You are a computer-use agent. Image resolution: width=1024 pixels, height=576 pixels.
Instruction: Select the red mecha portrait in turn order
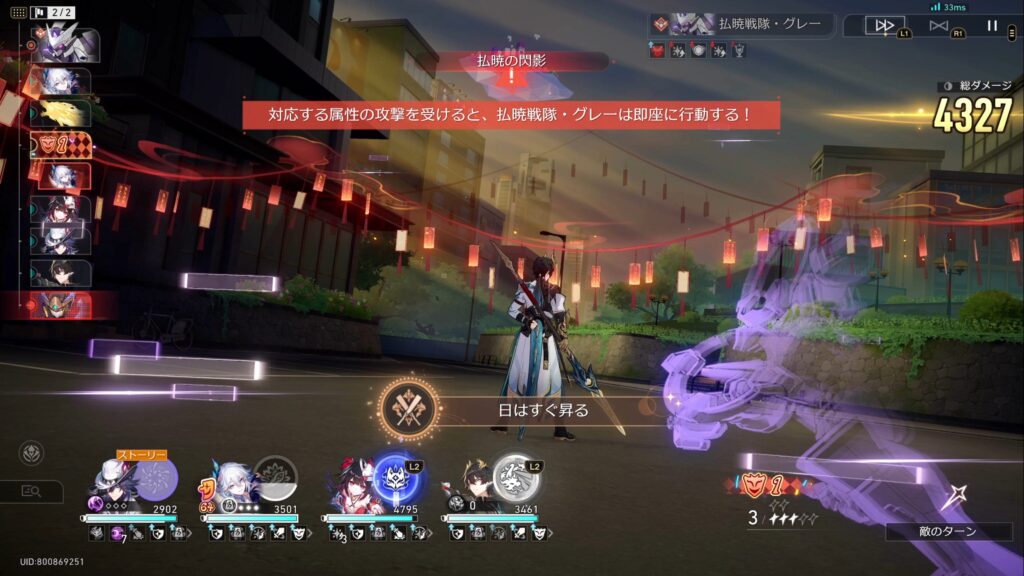point(62,305)
